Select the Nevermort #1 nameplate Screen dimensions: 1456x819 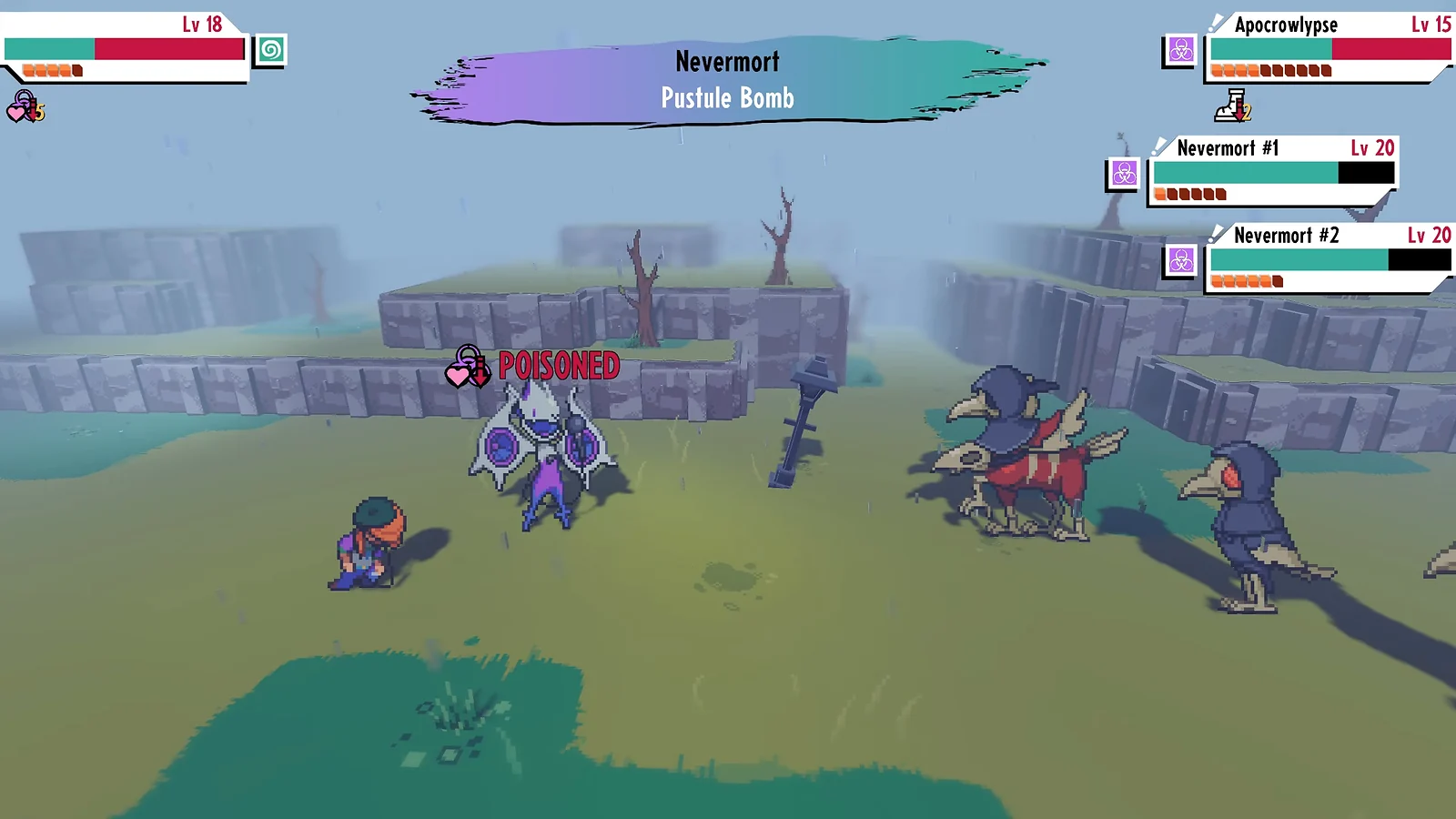(x=1227, y=148)
